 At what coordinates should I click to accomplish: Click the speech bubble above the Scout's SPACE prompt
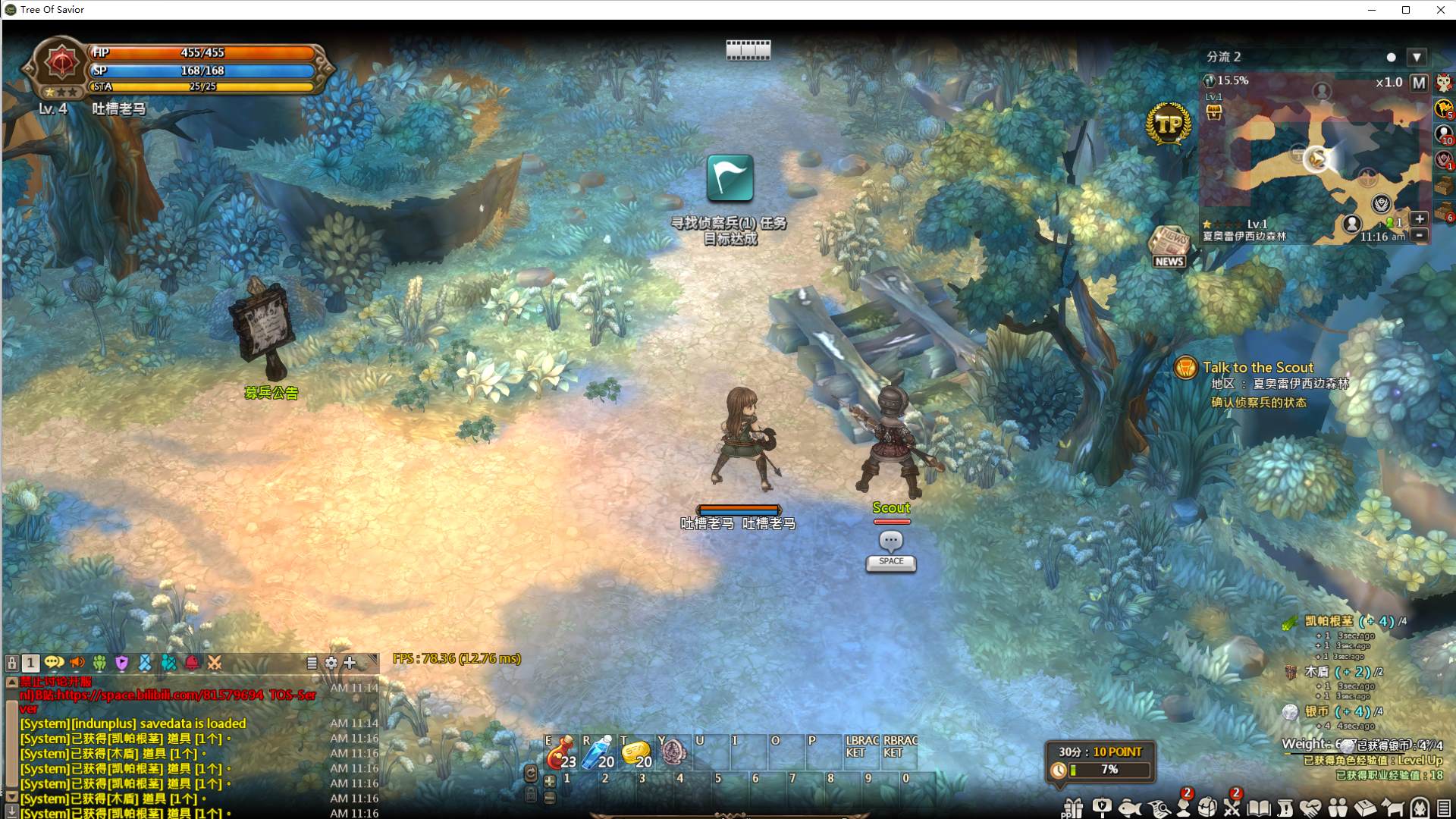(891, 541)
